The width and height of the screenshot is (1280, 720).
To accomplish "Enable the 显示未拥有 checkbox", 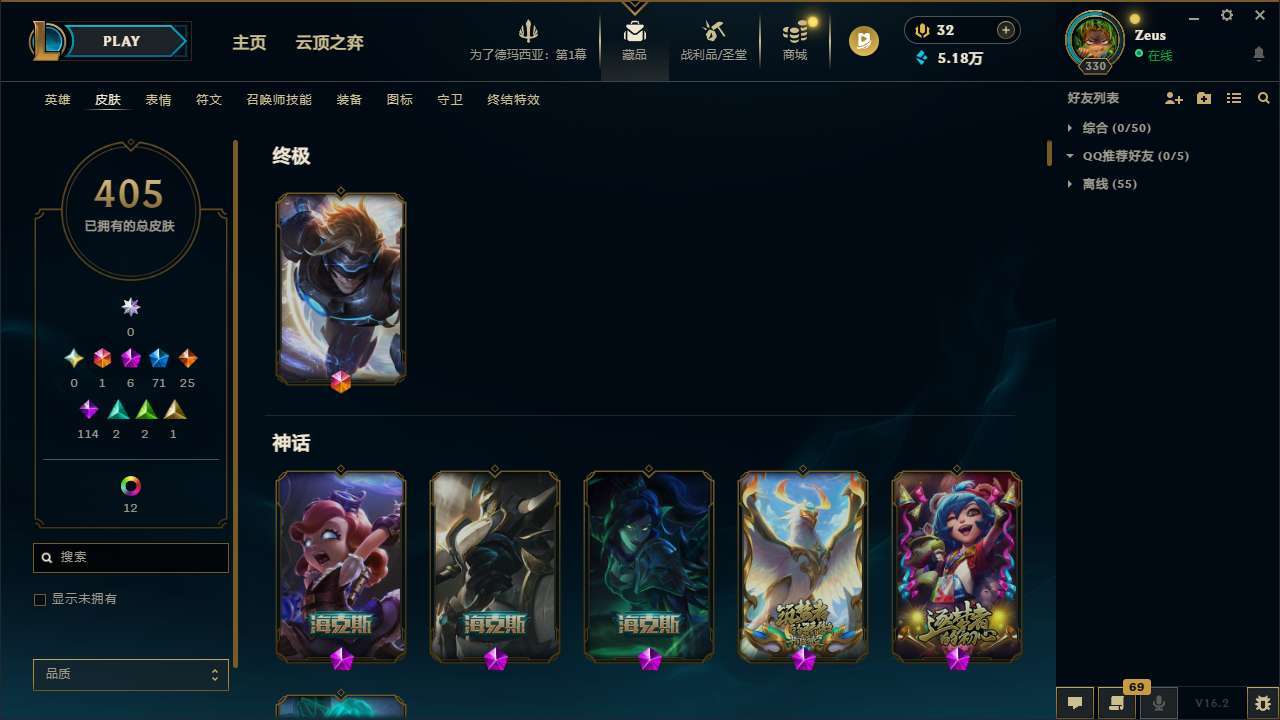I will [40, 599].
